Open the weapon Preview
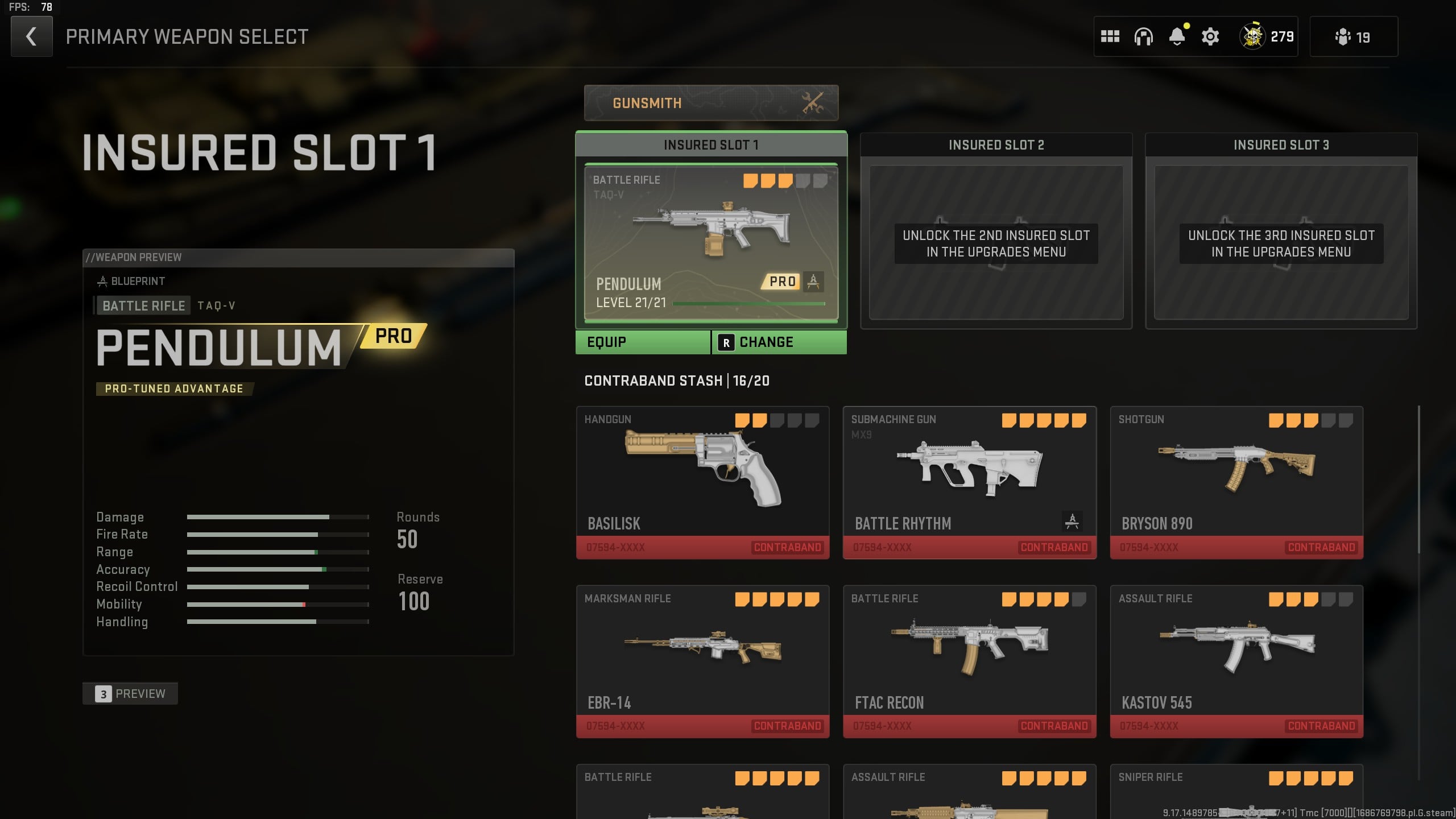Viewport: 1456px width, 819px height. [x=130, y=693]
